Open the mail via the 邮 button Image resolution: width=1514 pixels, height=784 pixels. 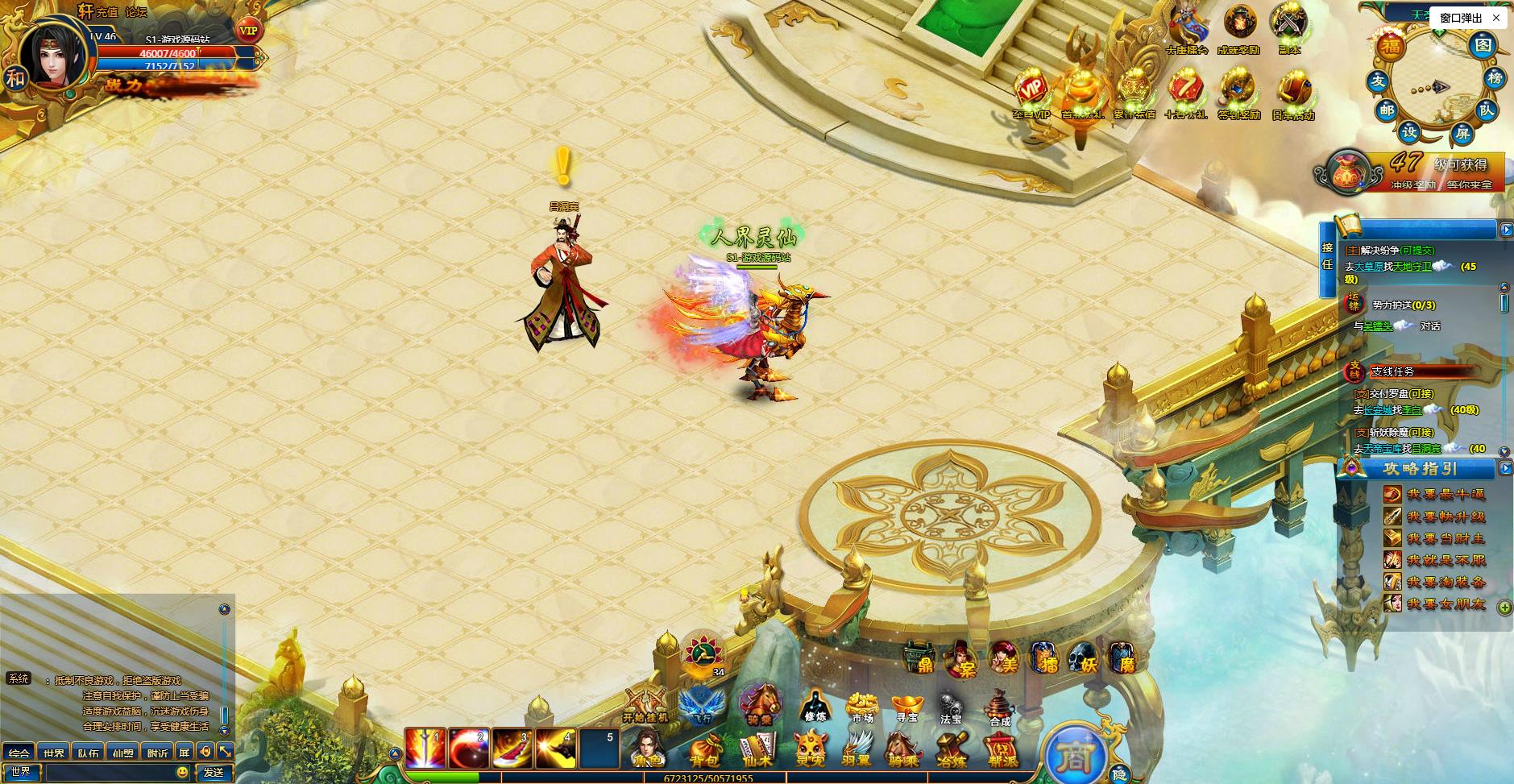click(1387, 110)
